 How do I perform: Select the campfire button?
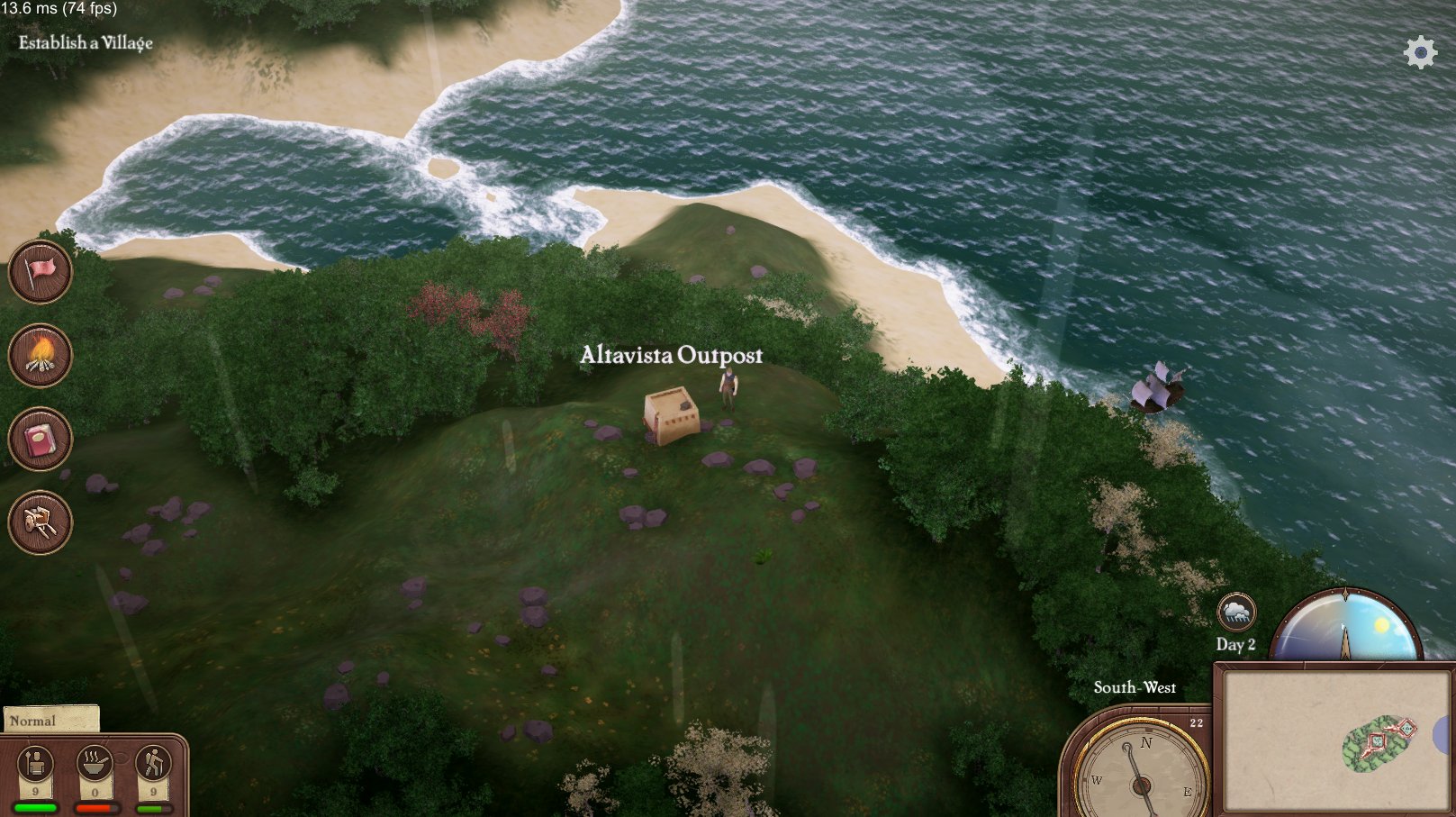(x=41, y=355)
